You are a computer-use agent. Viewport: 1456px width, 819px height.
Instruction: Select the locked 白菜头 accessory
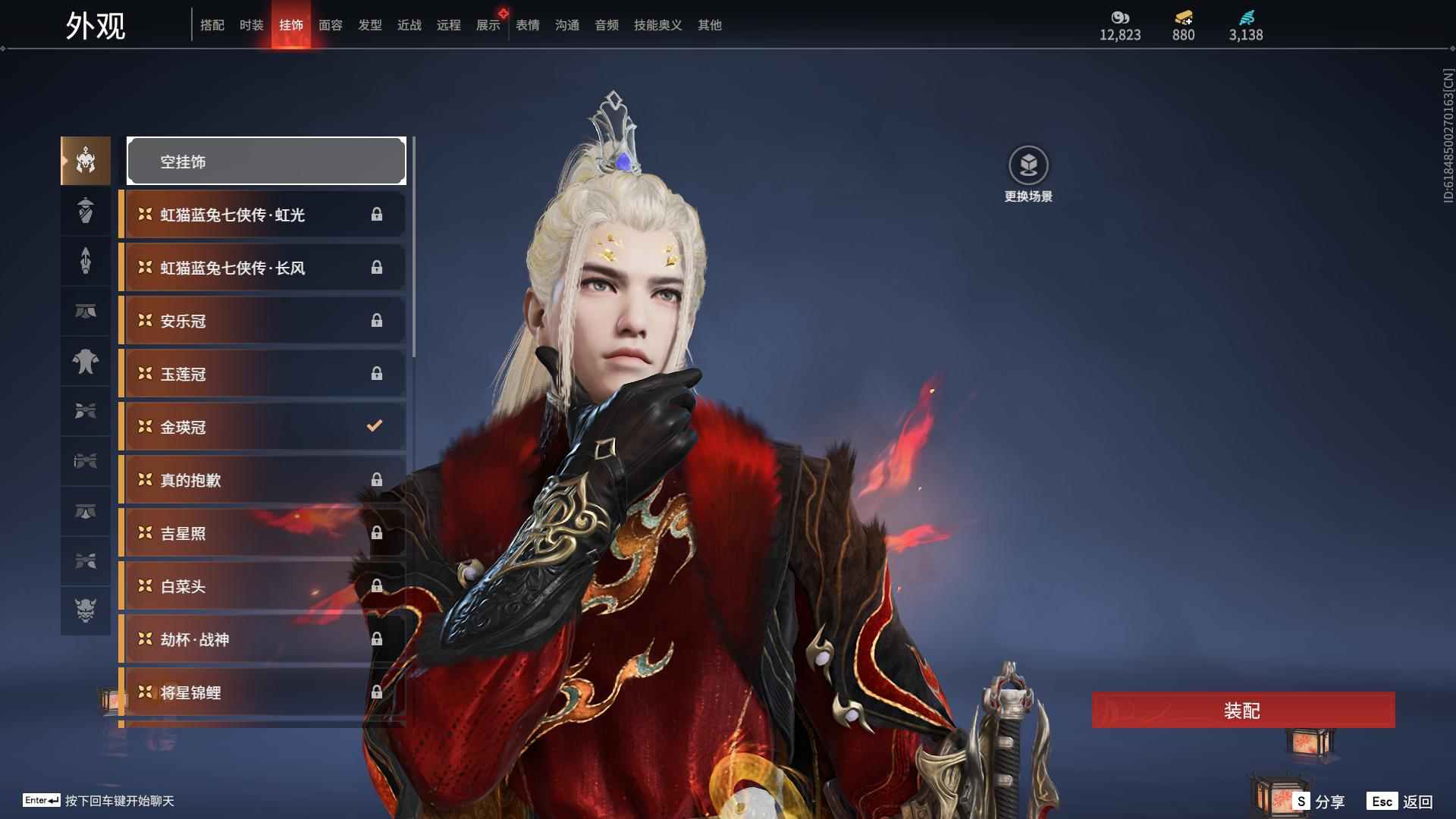[x=262, y=586]
